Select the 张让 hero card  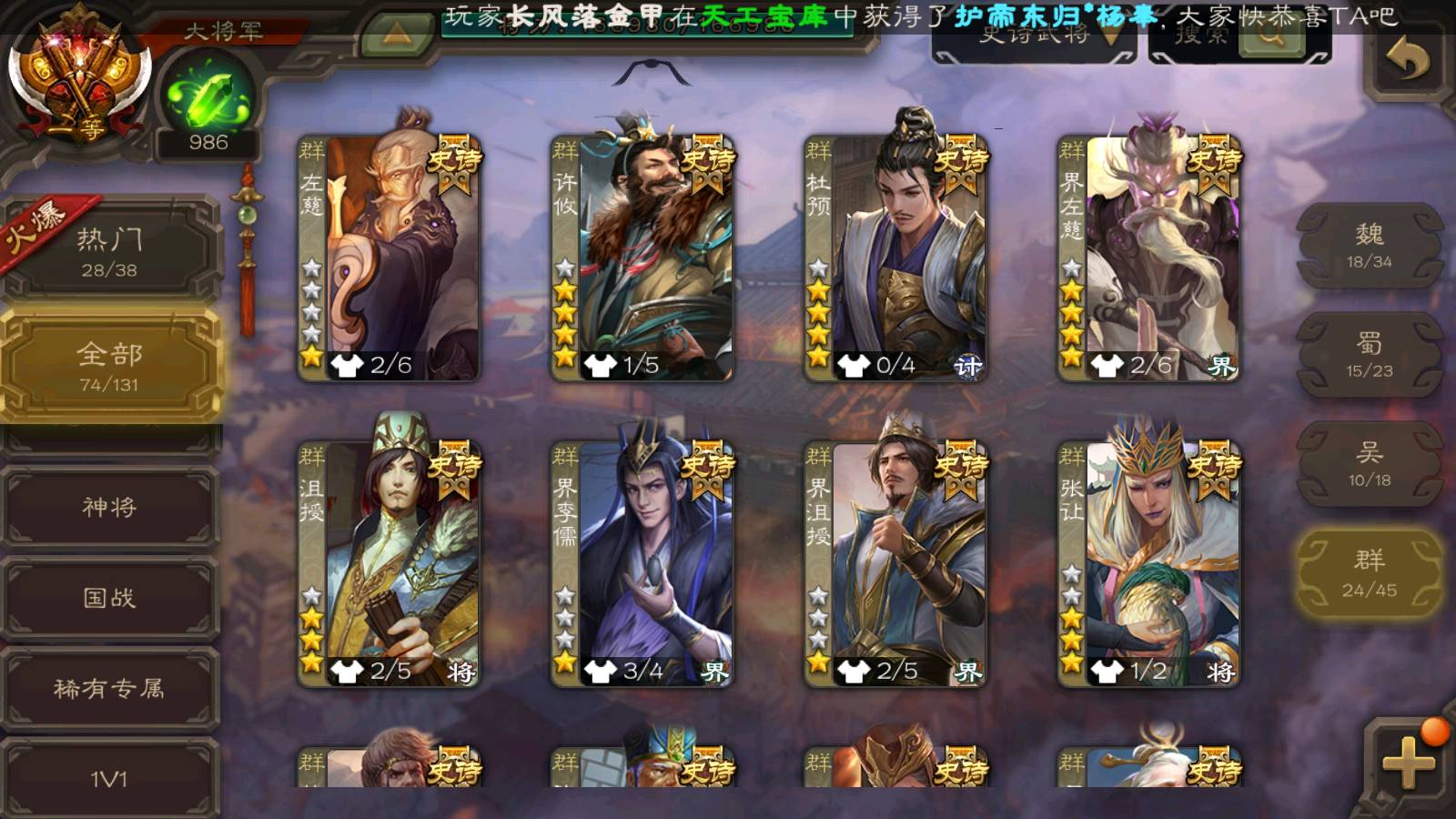[1148, 562]
